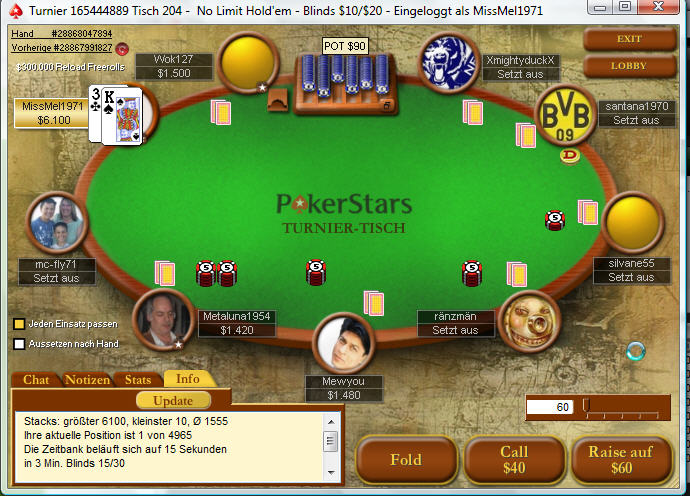Screen dimensions: 690x496
Task: Toggle 'Aussetzen nach Hand' checkbox
Action: tap(19, 344)
